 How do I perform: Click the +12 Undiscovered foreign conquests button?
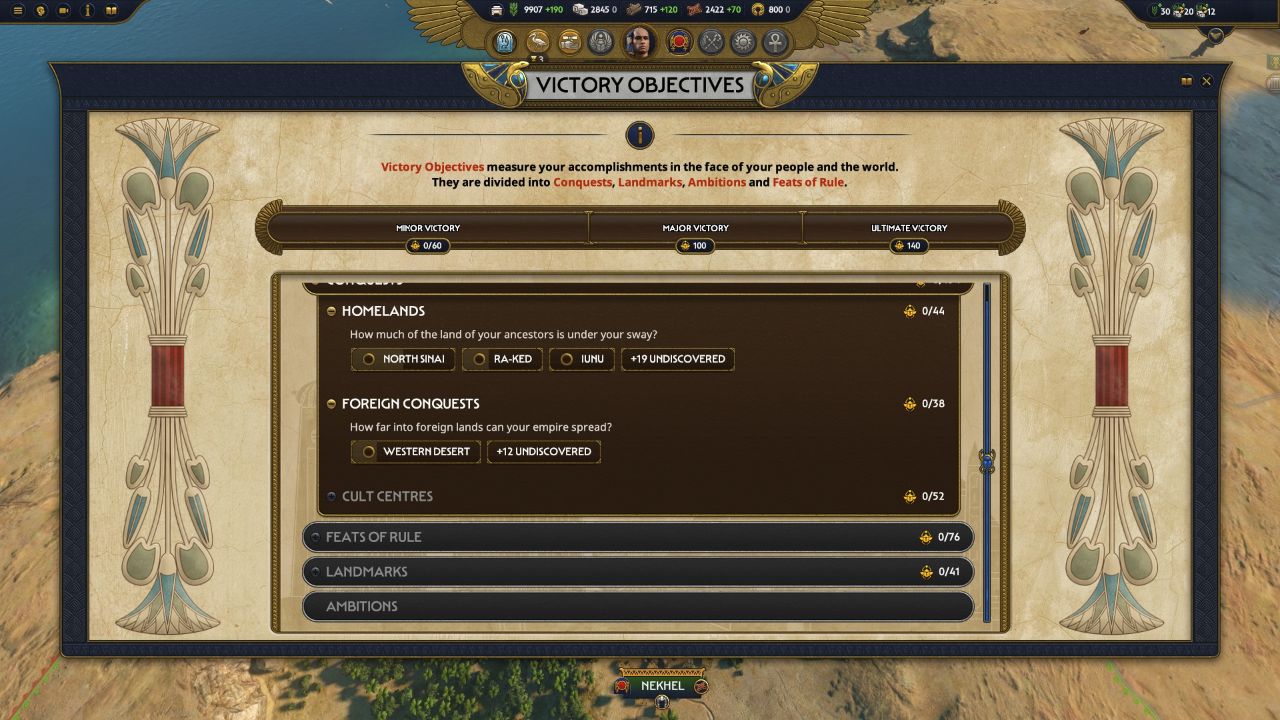coord(544,451)
